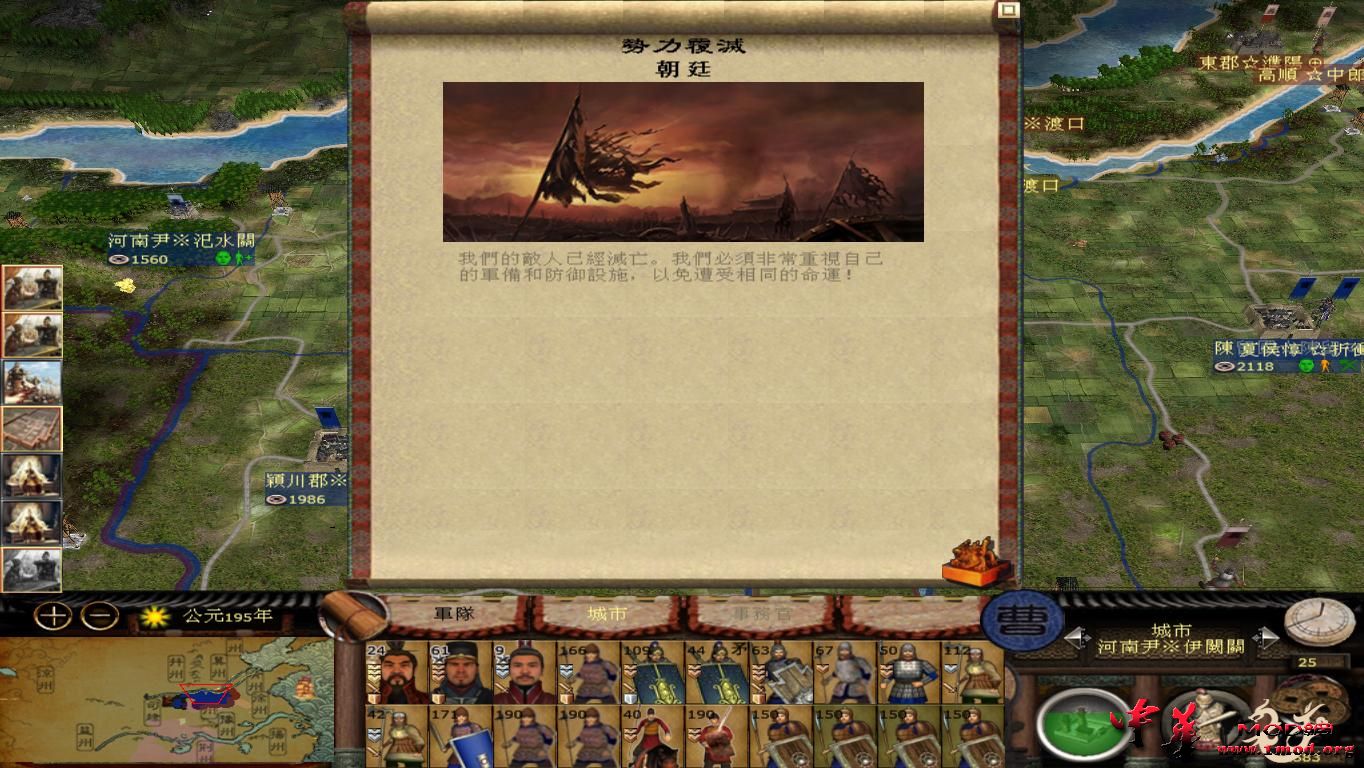Screen dimensions: 1364x768
Task: Switch to the 軍隊 (Army) tab
Action: (x=455, y=615)
